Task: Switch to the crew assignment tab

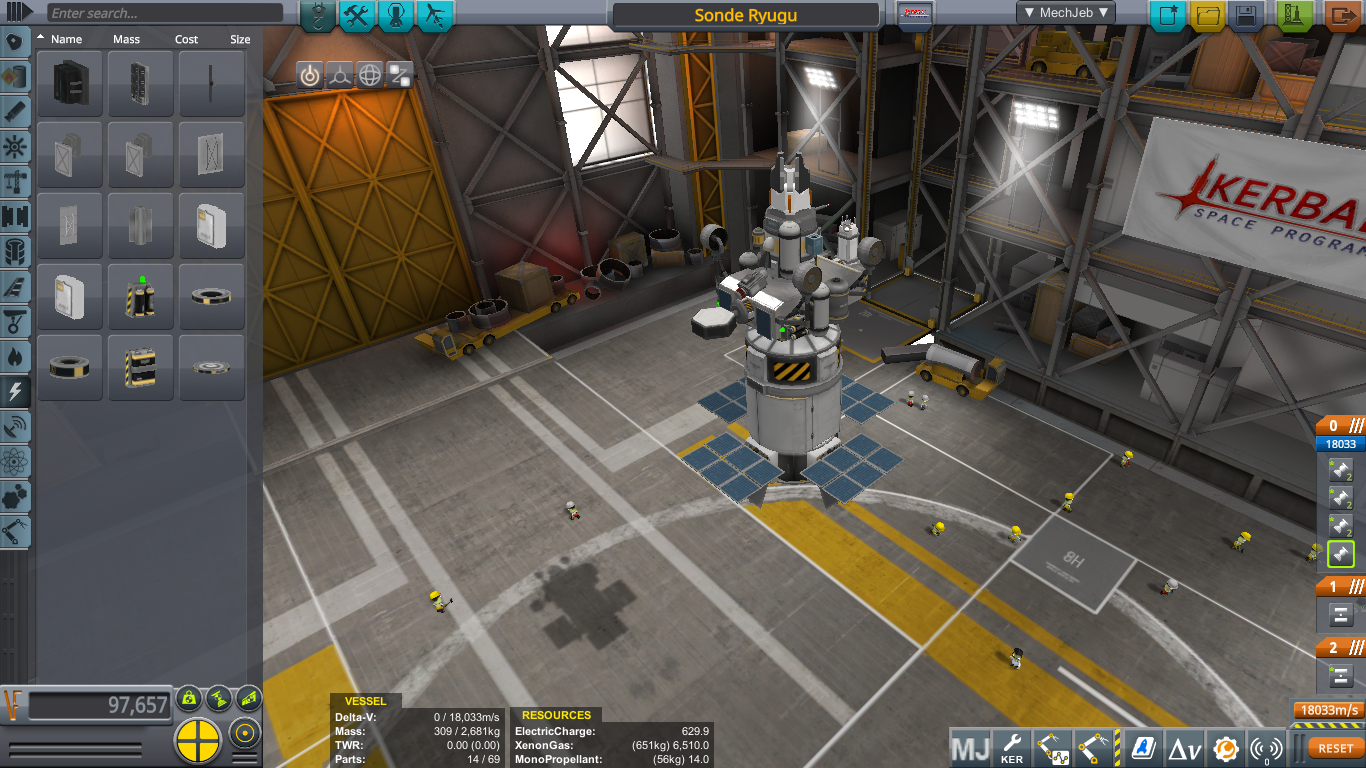Action: click(397, 15)
